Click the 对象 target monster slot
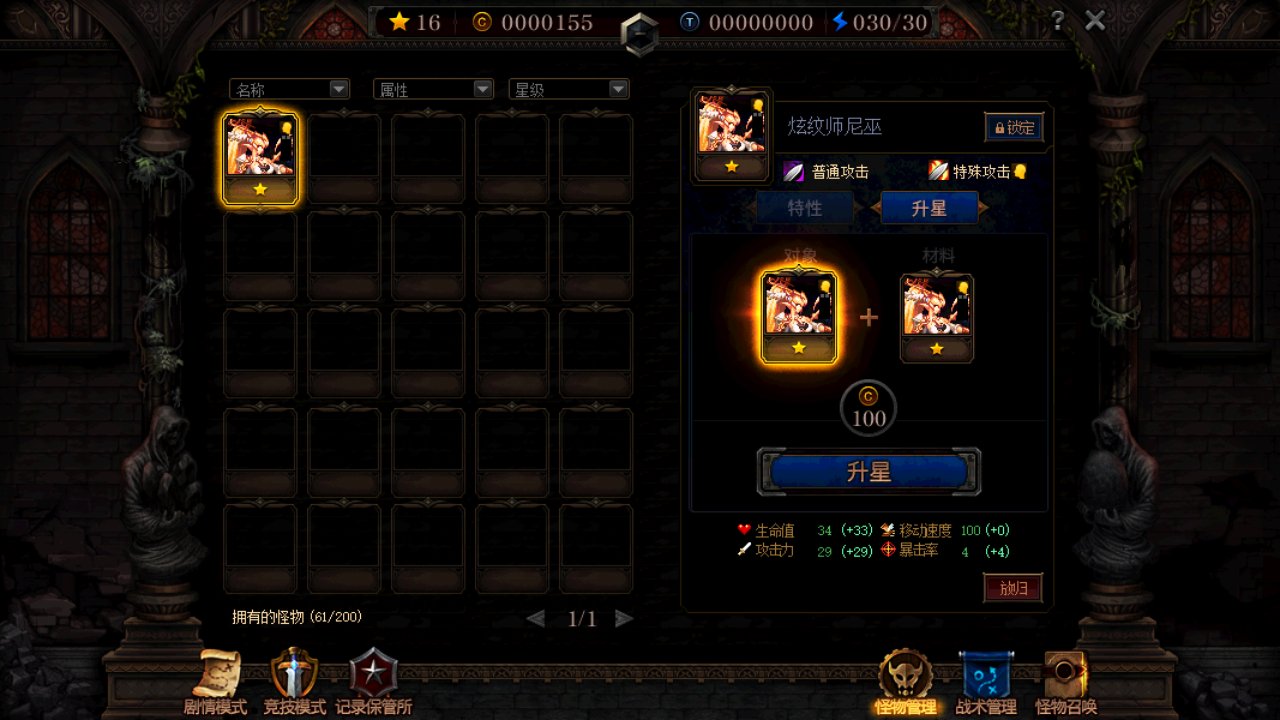 point(799,317)
